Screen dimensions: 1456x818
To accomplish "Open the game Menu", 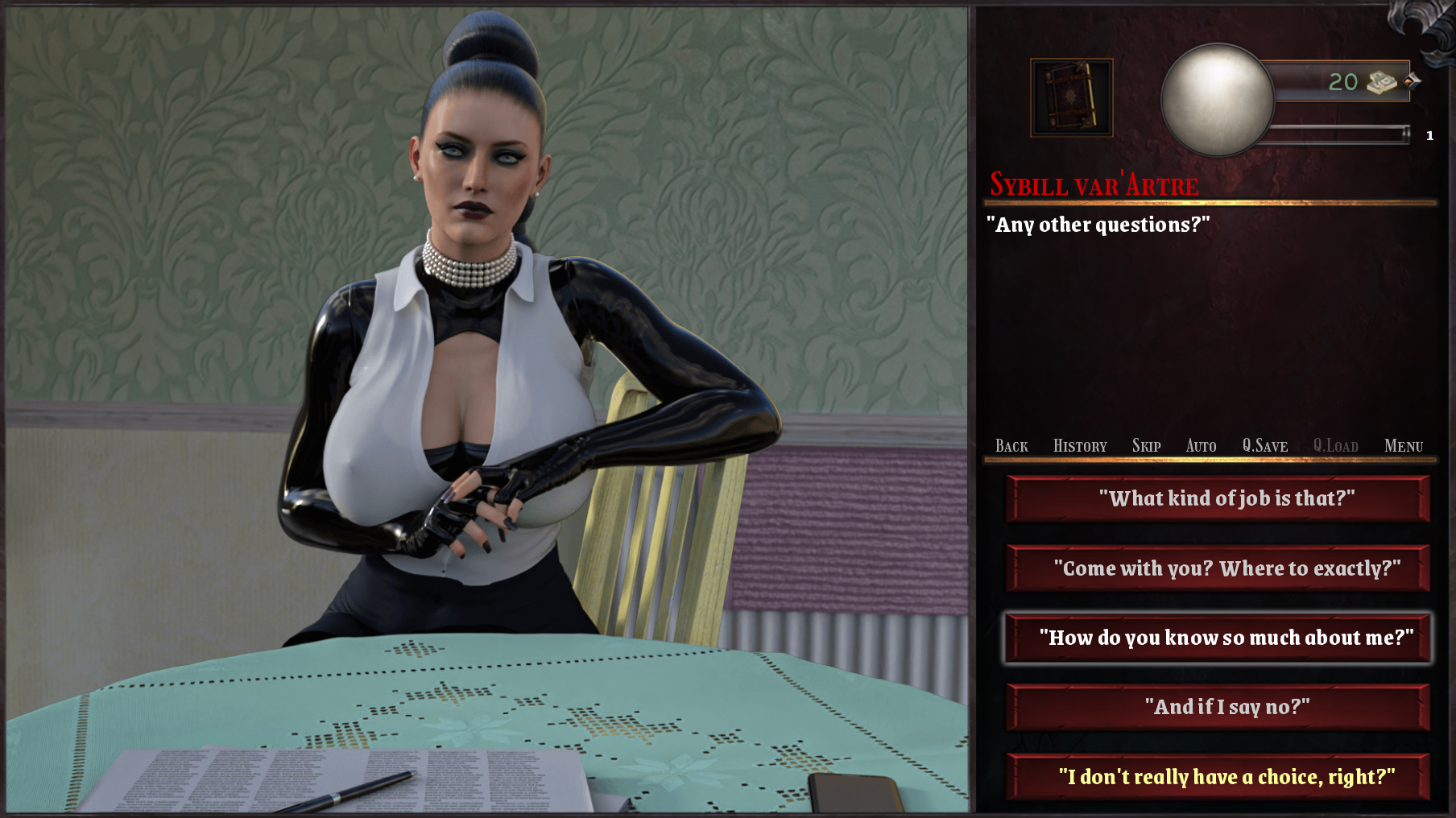I will pyautogui.click(x=1404, y=446).
